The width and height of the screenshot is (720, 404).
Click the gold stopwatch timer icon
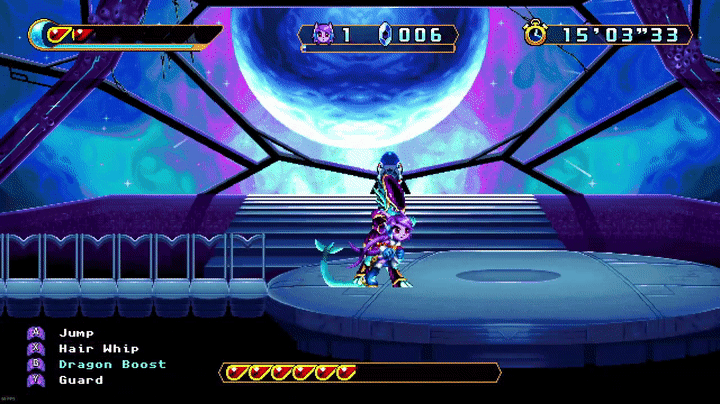537,34
